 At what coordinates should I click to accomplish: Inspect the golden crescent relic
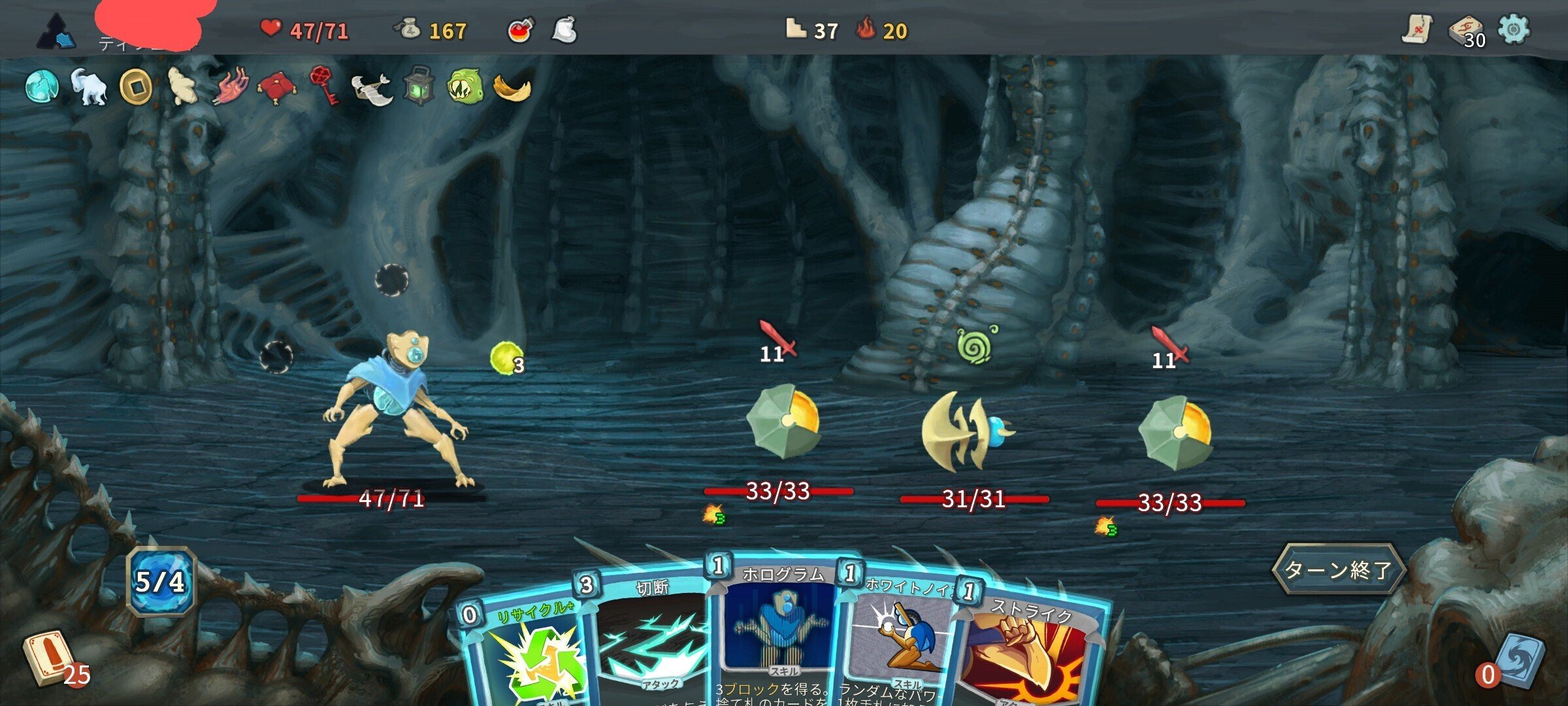512,87
